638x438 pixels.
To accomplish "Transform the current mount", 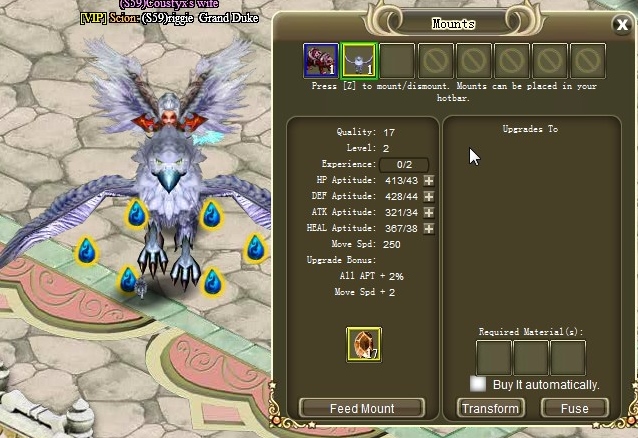I will pyautogui.click(x=490, y=408).
